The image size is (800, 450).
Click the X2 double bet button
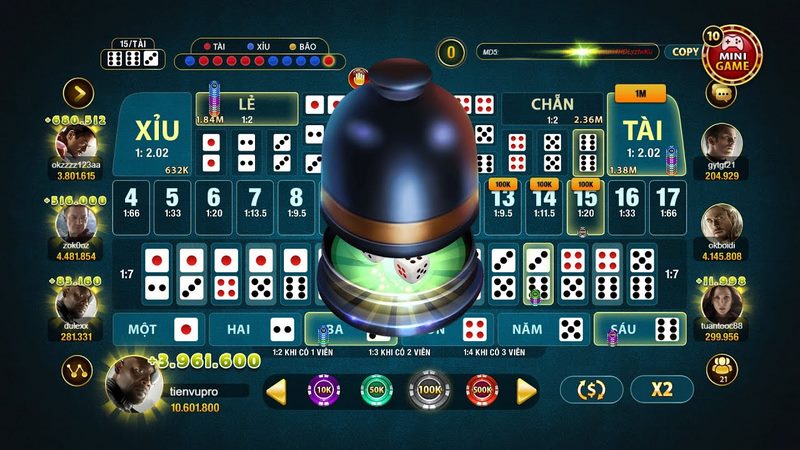pos(662,389)
